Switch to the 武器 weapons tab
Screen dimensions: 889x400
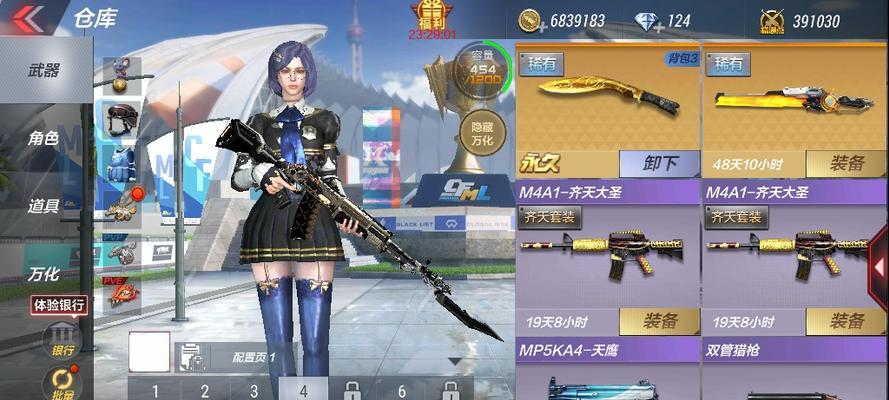[44, 71]
